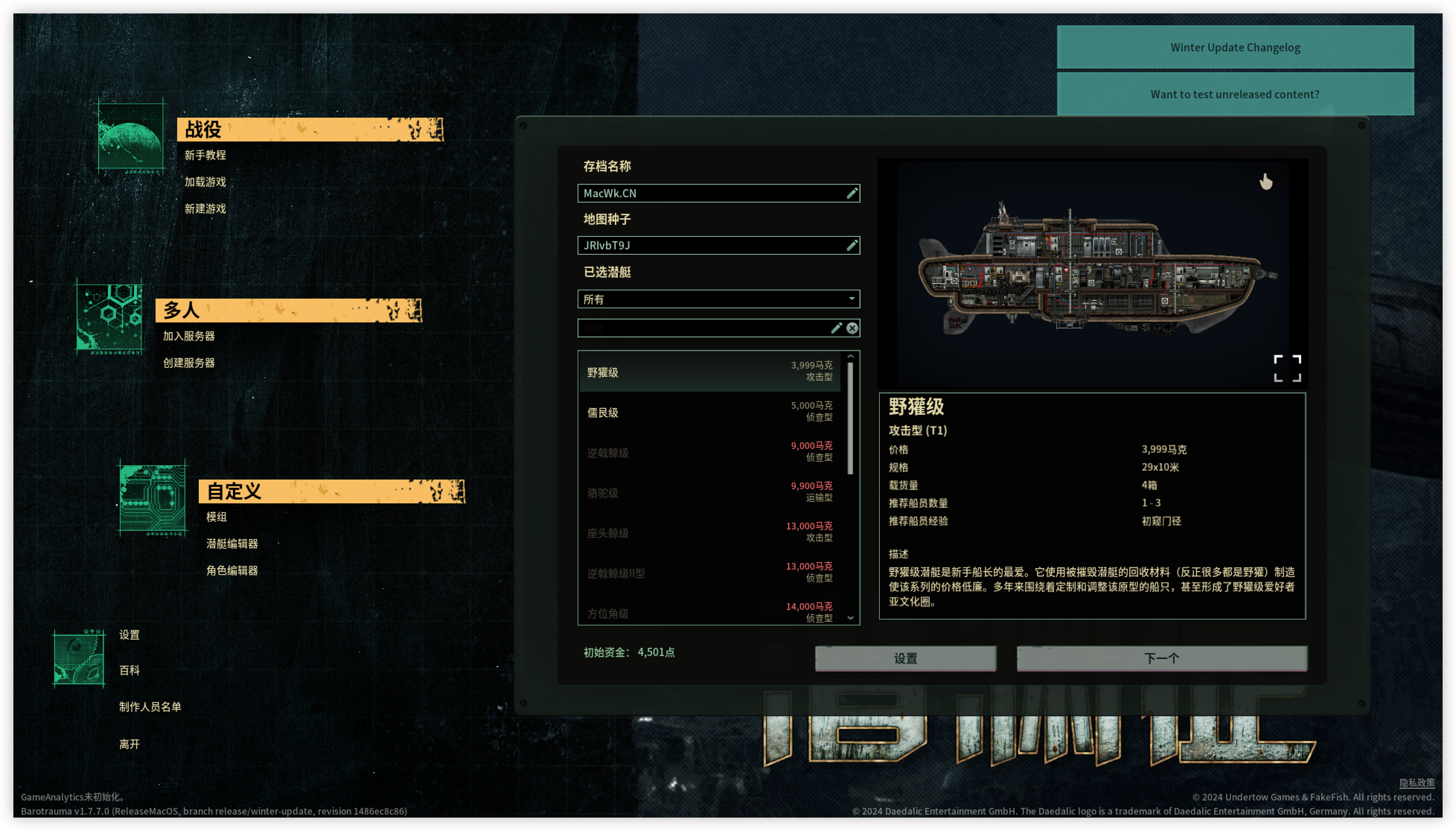Open the 角色编辑器 character editor

(232, 571)
